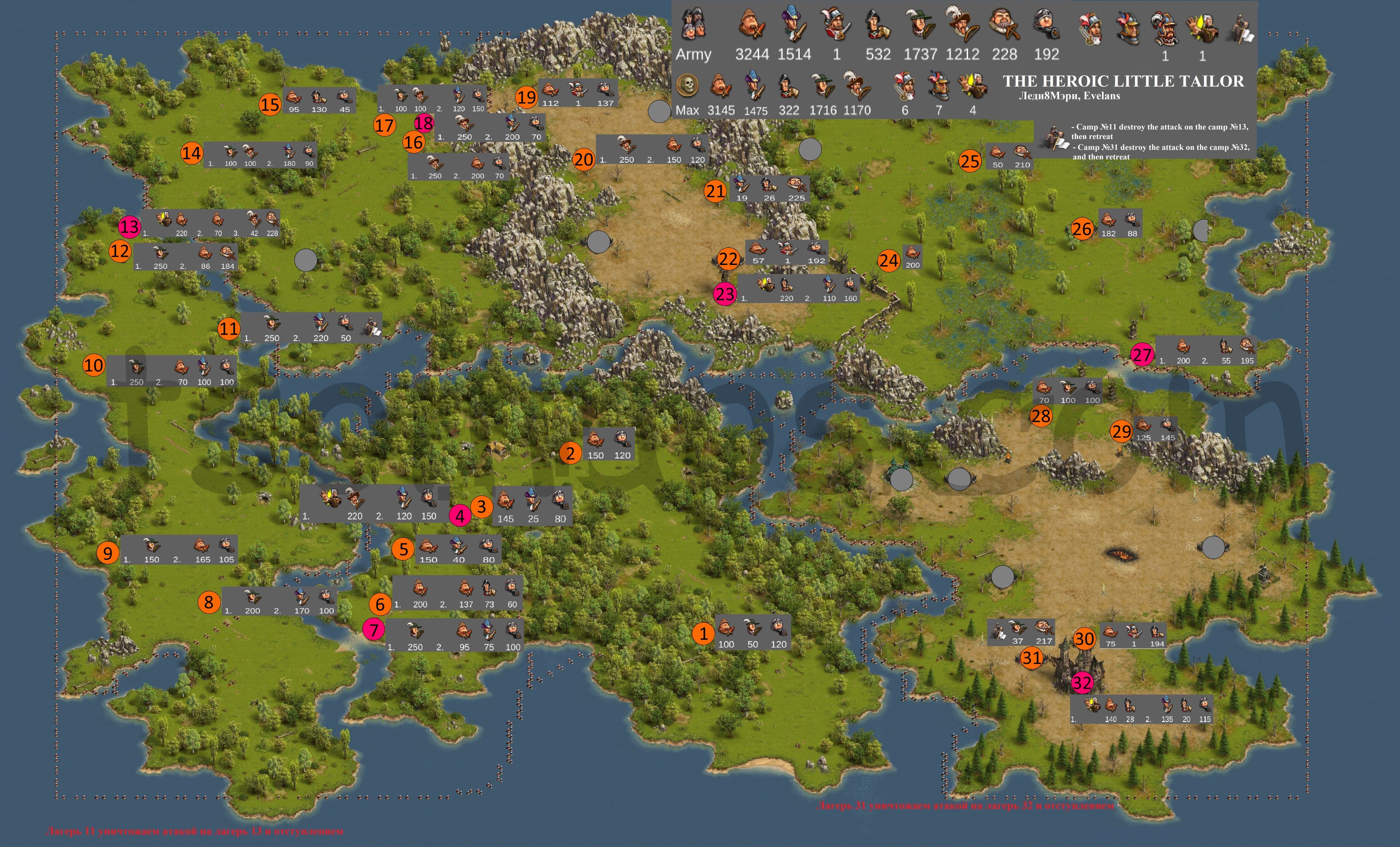Choose the pink camp 27 marker
The width and height of the screenshot is (1400, 847).
(1141, 355)
